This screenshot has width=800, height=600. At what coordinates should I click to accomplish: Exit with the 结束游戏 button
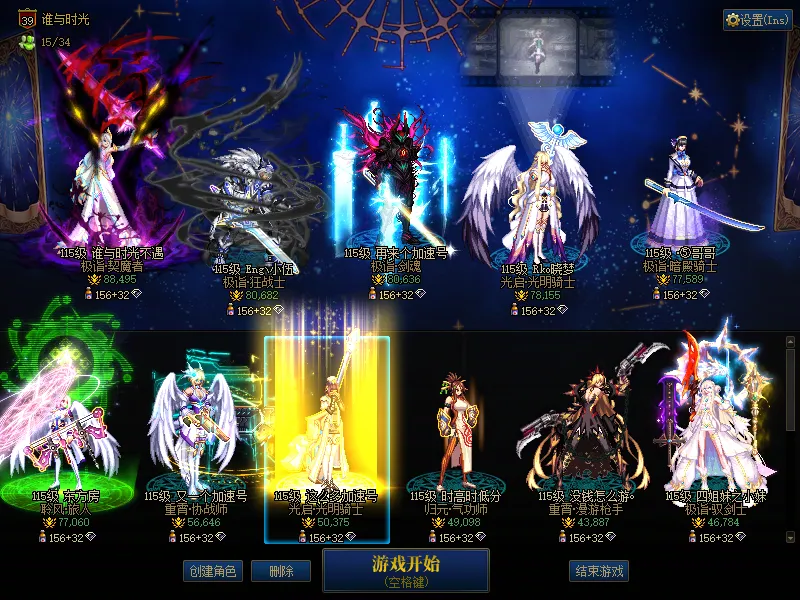599,571
